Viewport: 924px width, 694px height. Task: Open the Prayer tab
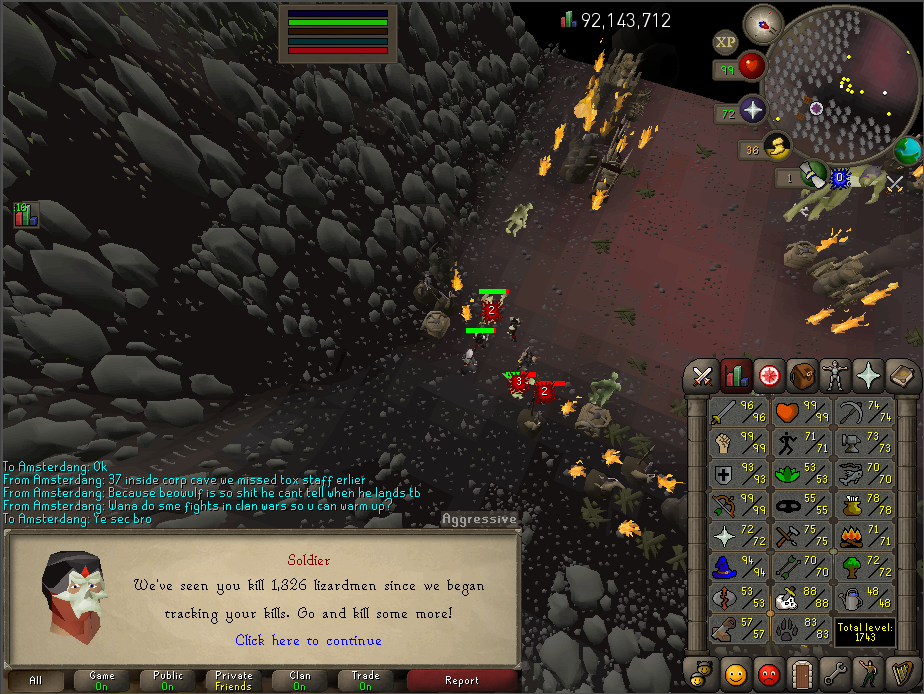tap(867, 376)
